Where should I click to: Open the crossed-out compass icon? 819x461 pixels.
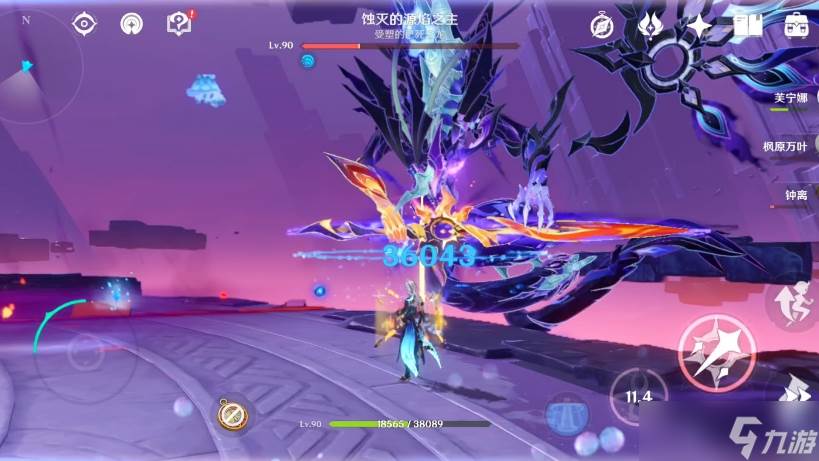click(602, 24)
